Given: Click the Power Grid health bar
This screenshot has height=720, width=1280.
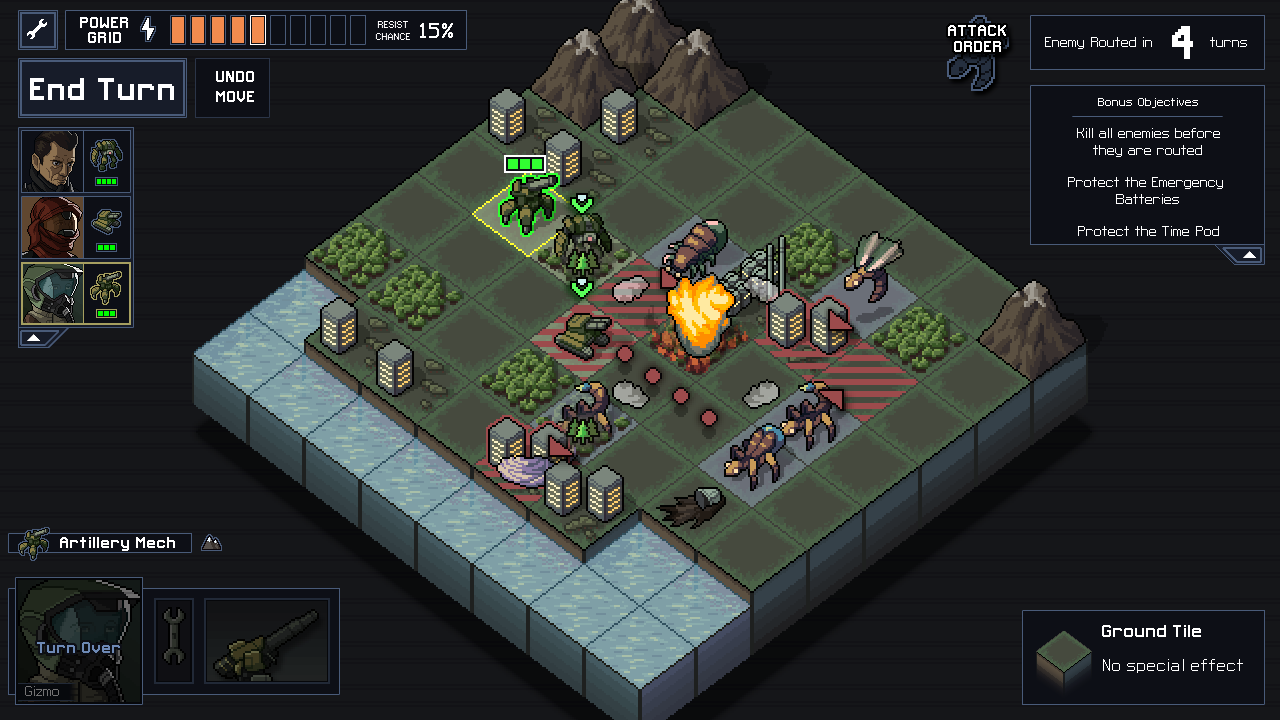Looking at the screenshot, I should pos(263,29).
